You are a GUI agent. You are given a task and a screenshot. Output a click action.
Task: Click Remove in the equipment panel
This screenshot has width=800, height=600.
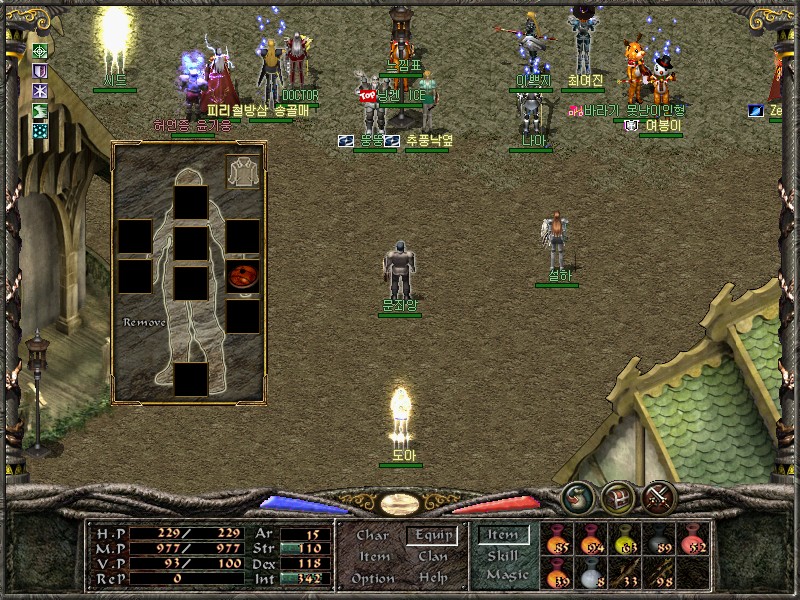[144, 323]
